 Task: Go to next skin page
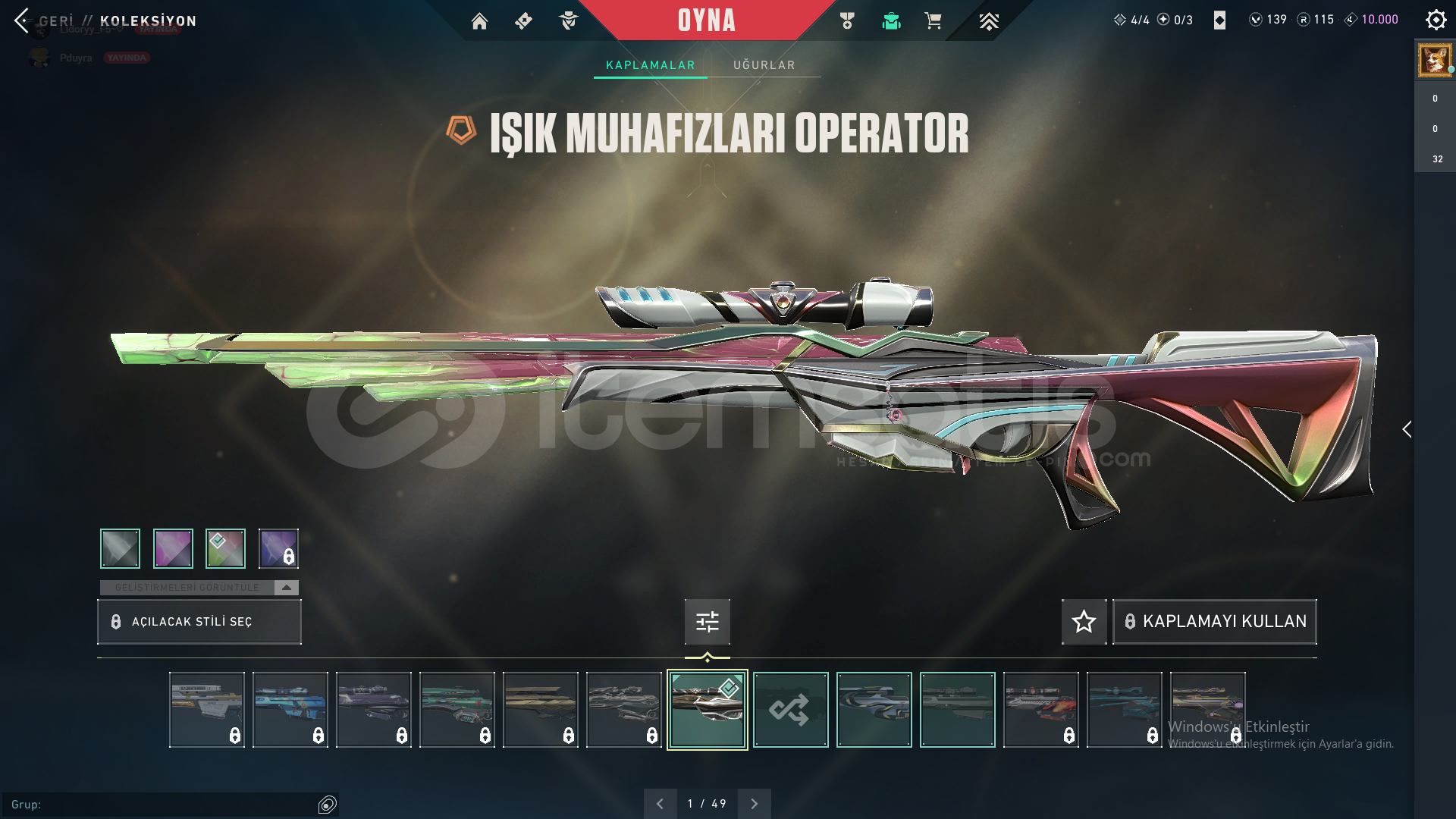click(x=754, y=804)
